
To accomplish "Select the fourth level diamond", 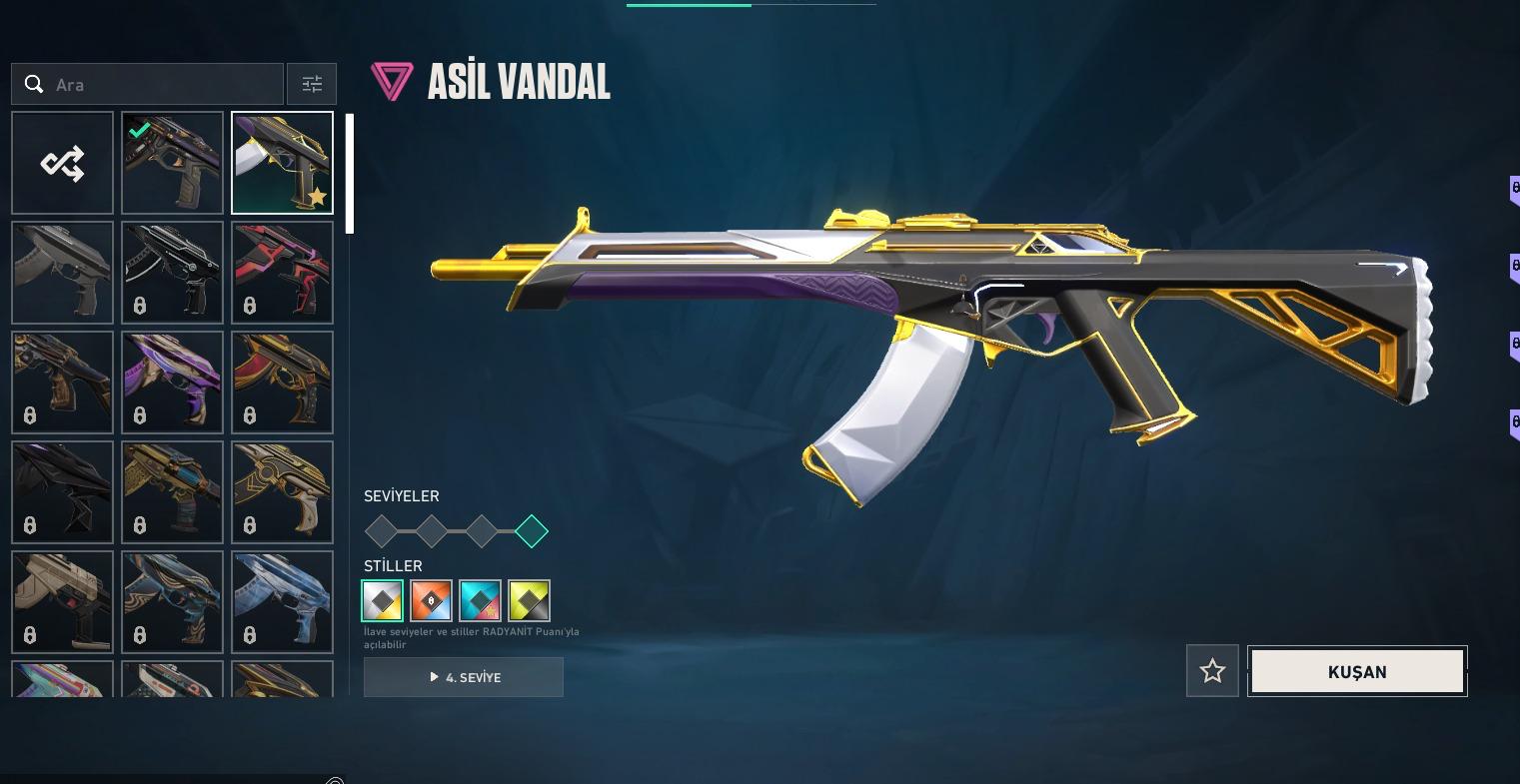I will point(532,531).
